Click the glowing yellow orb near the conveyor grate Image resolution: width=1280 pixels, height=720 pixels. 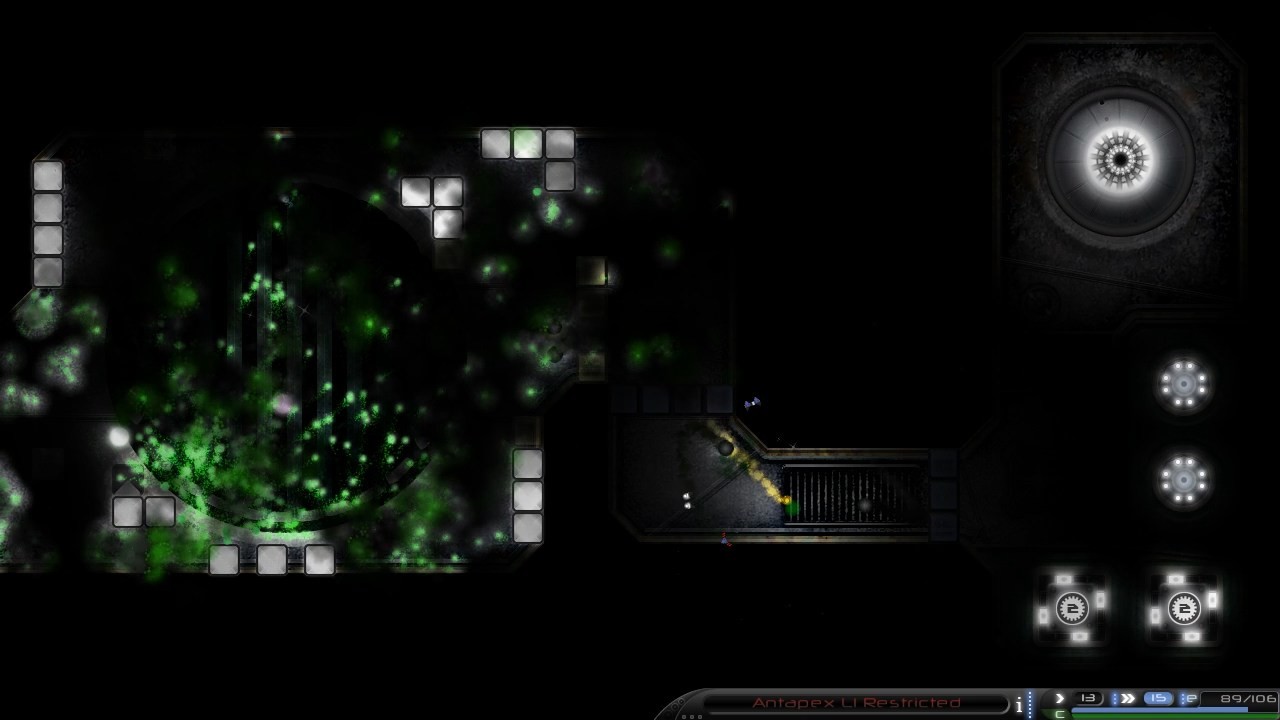(785, 499)
